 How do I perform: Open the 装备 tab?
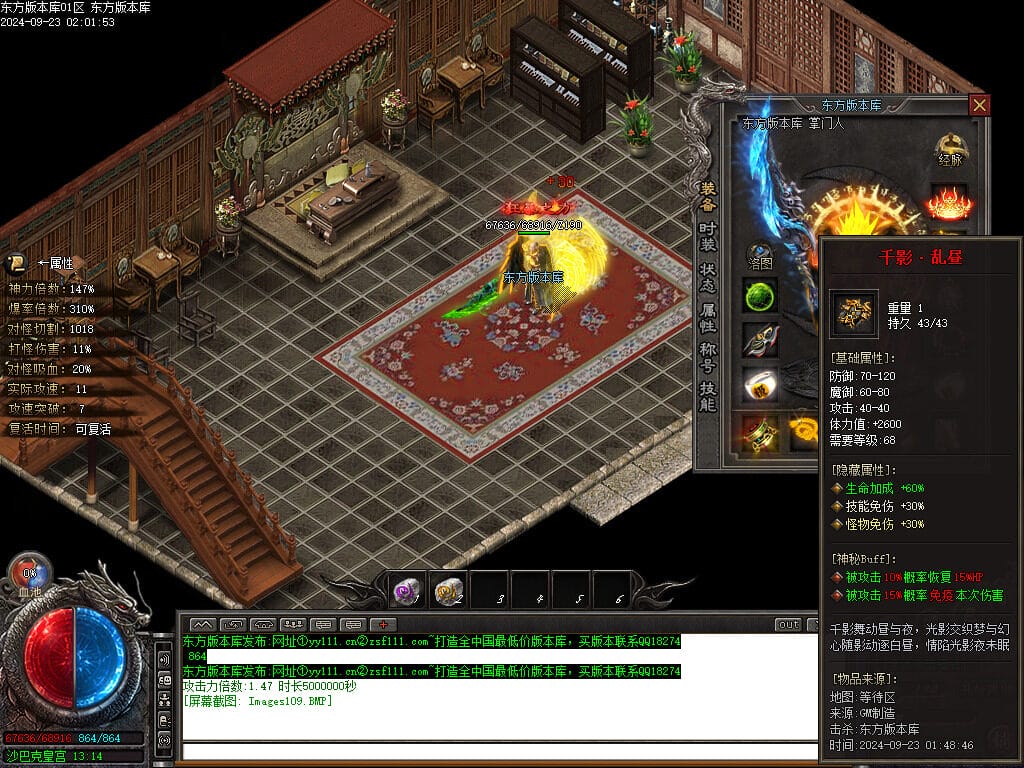click(x=708, y=195)
